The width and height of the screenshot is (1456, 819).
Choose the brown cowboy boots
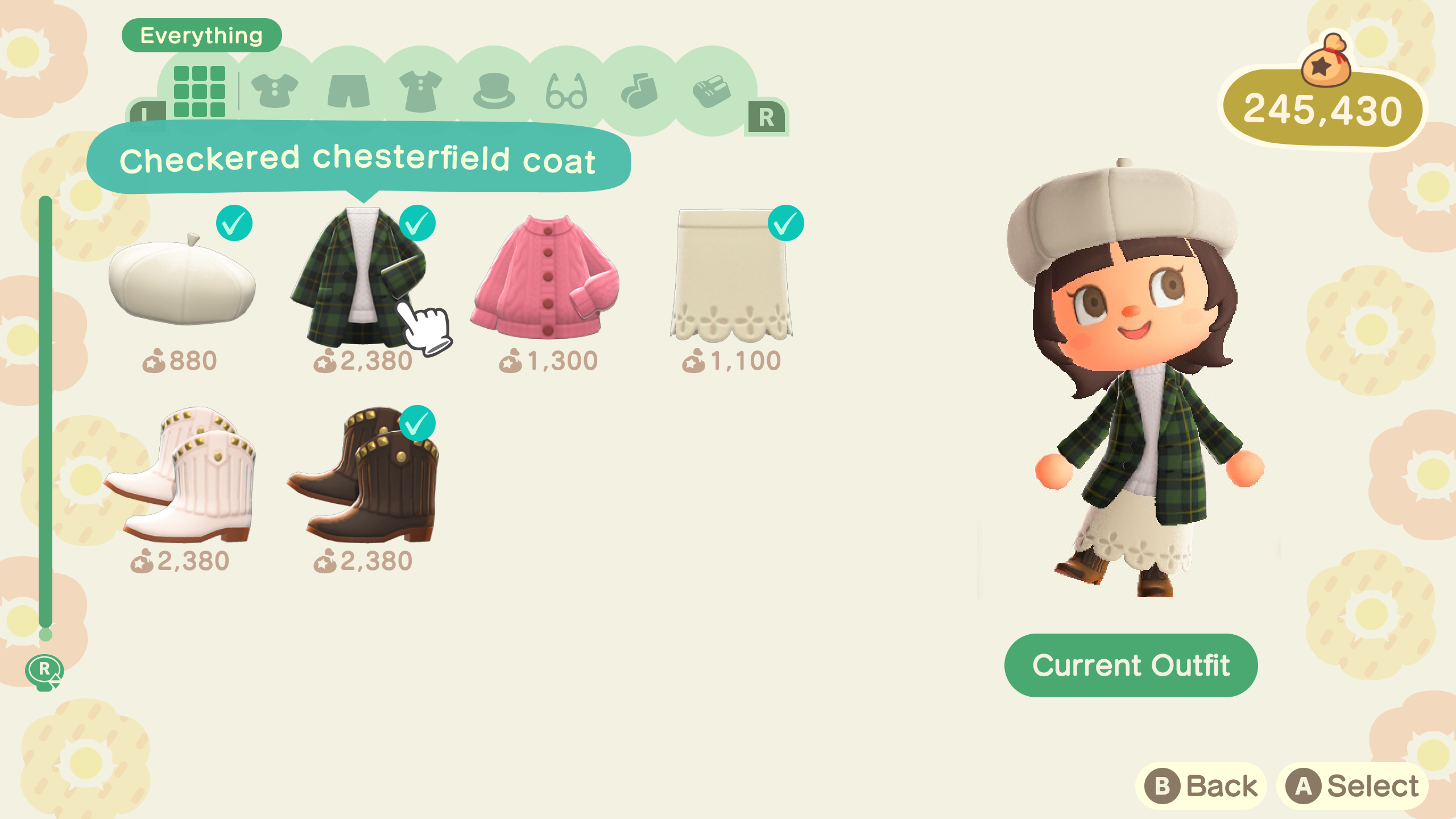click(x=364, y=478)
